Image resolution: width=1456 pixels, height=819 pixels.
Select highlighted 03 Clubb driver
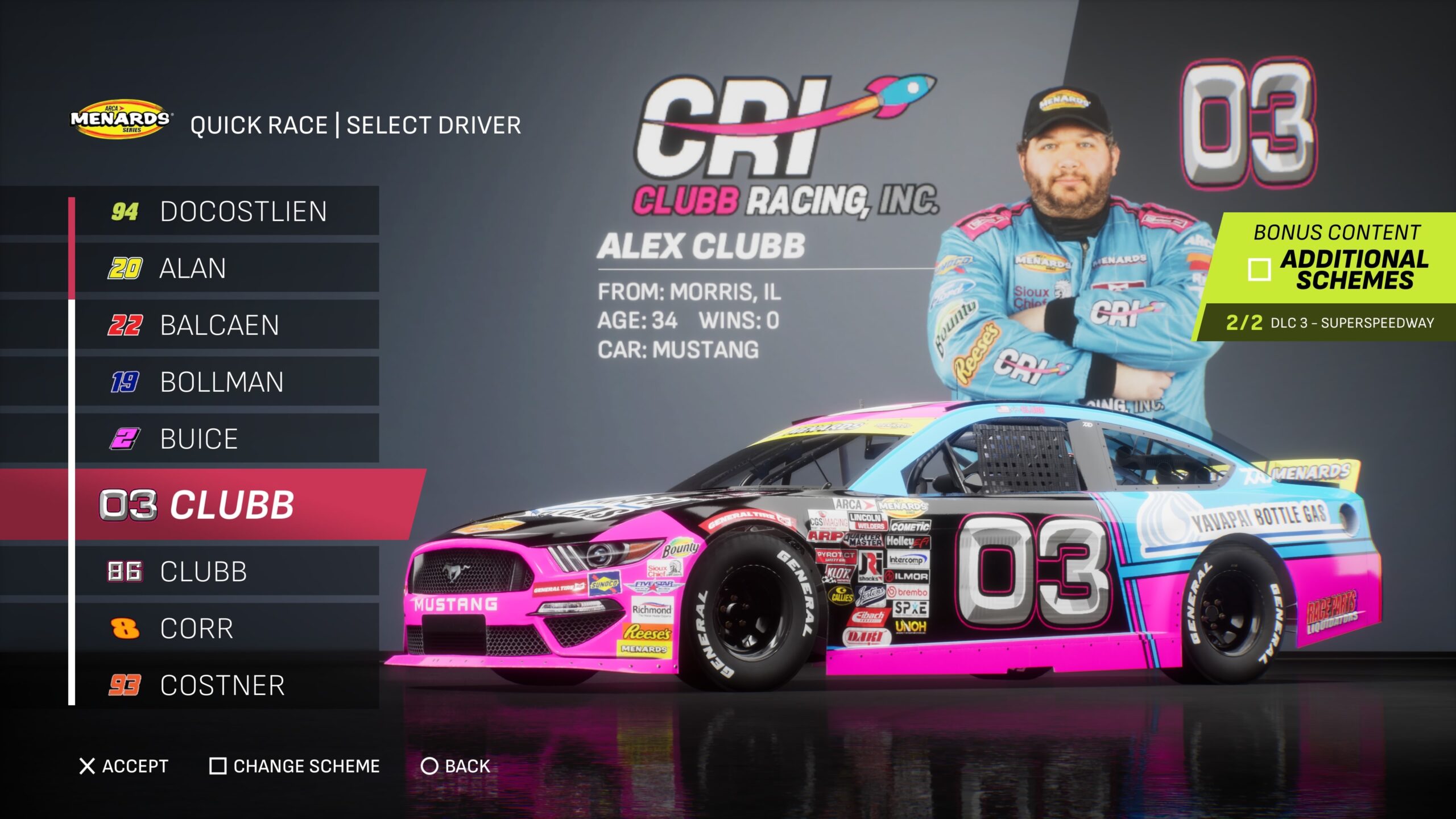[226, 504]
